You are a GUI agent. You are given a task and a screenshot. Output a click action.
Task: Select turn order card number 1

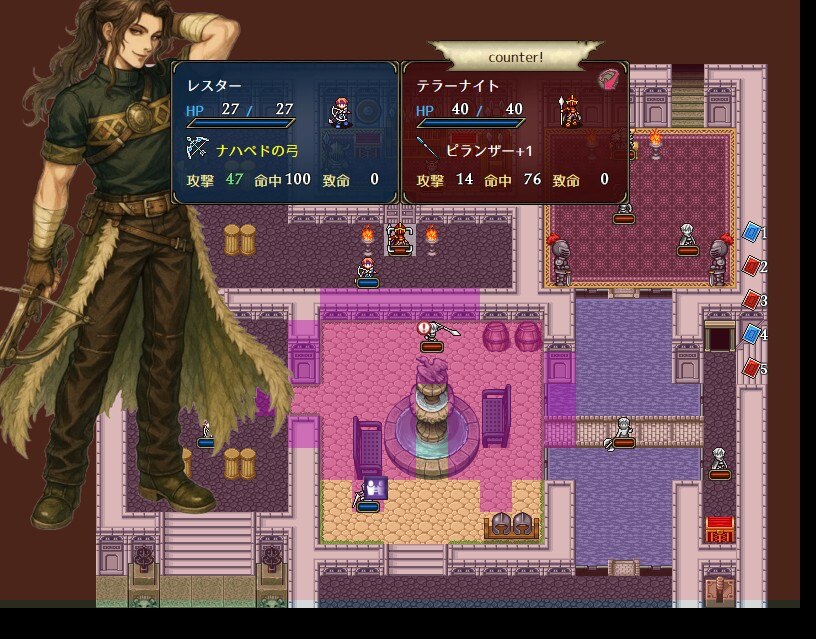click(752, 232)
